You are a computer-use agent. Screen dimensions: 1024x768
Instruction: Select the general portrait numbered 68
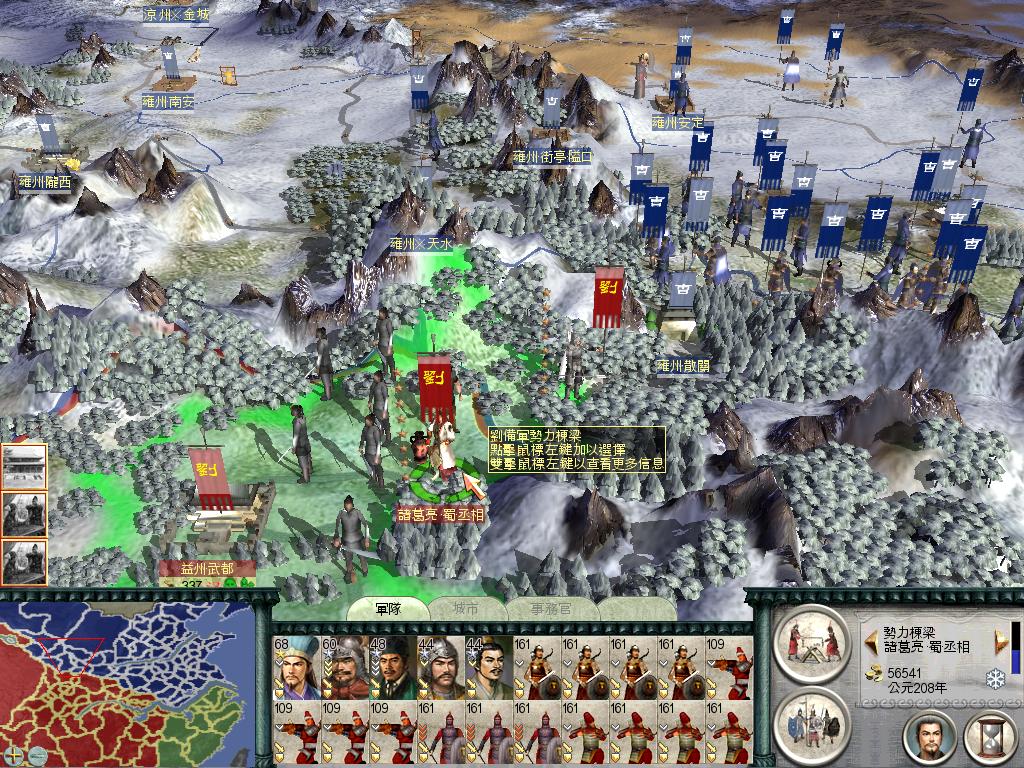pyautogui.click(x=295, y=667)
